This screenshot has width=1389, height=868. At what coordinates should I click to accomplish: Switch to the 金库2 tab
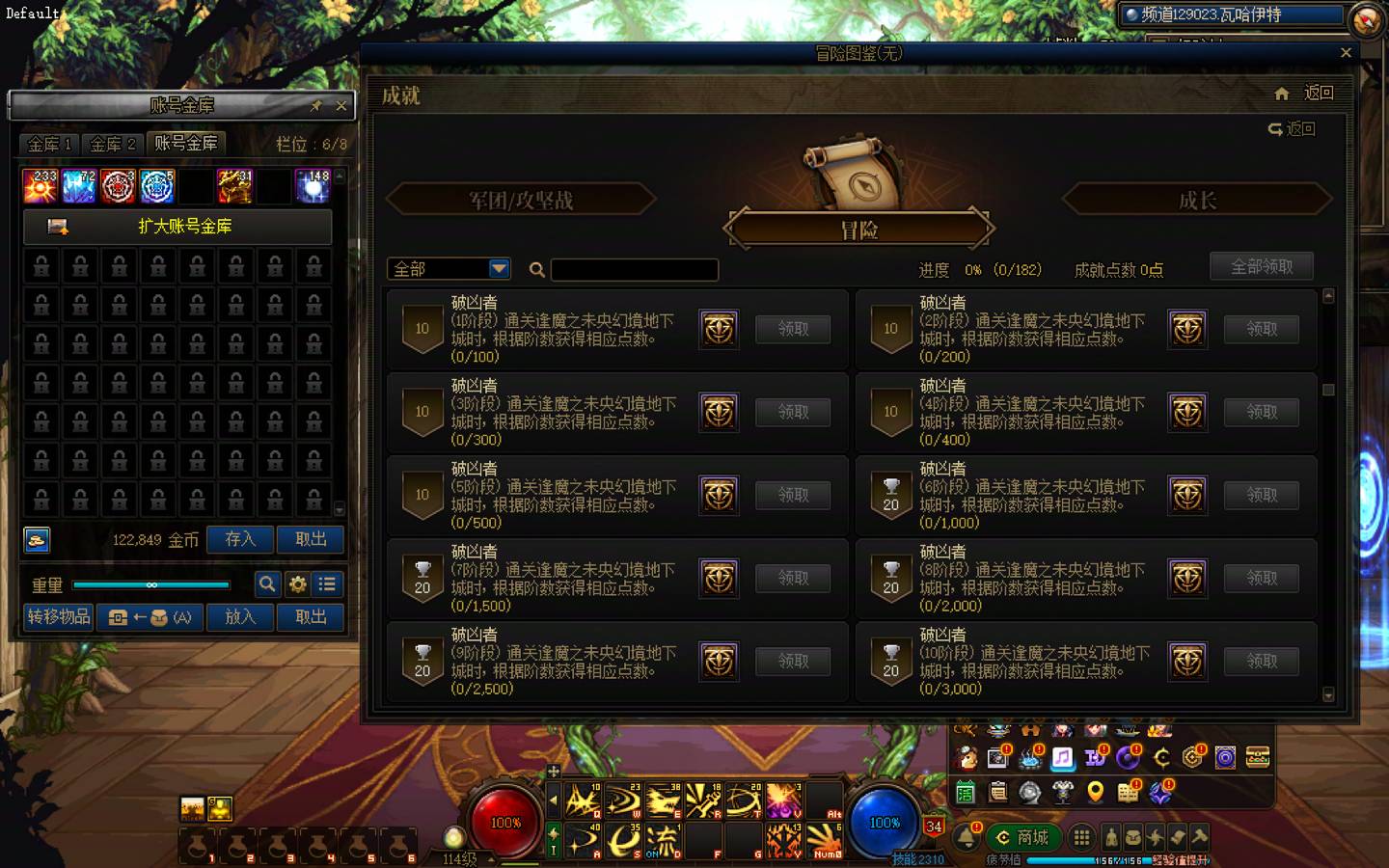(113, 144)
